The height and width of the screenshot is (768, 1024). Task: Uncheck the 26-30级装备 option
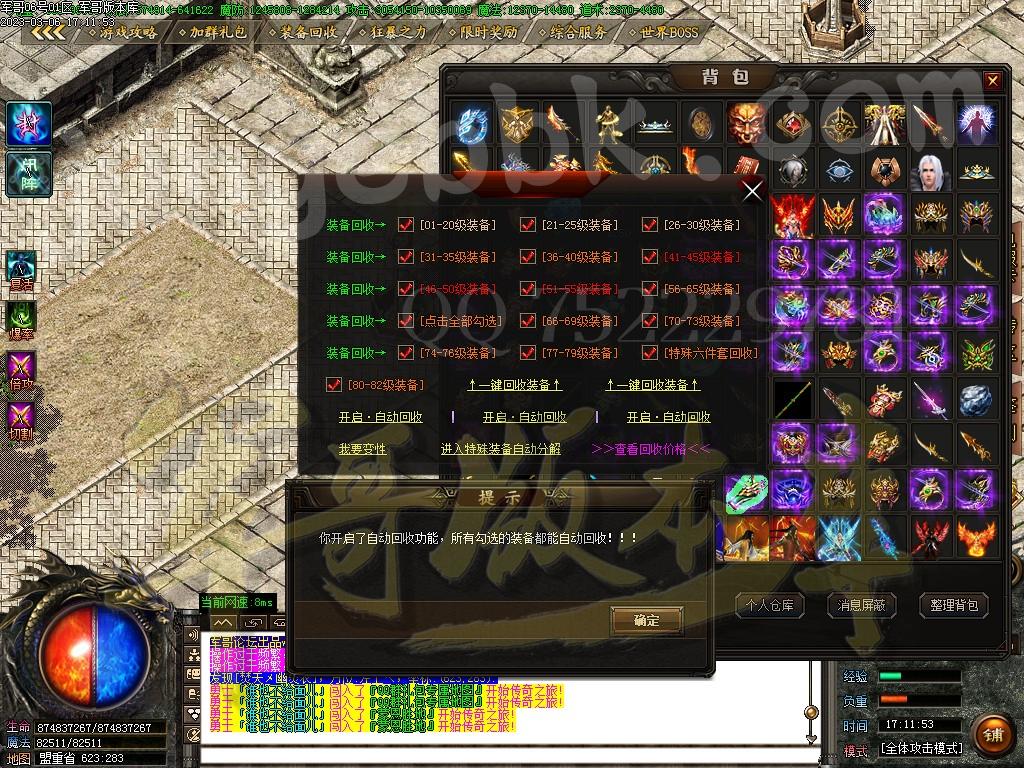coord(650,225)
